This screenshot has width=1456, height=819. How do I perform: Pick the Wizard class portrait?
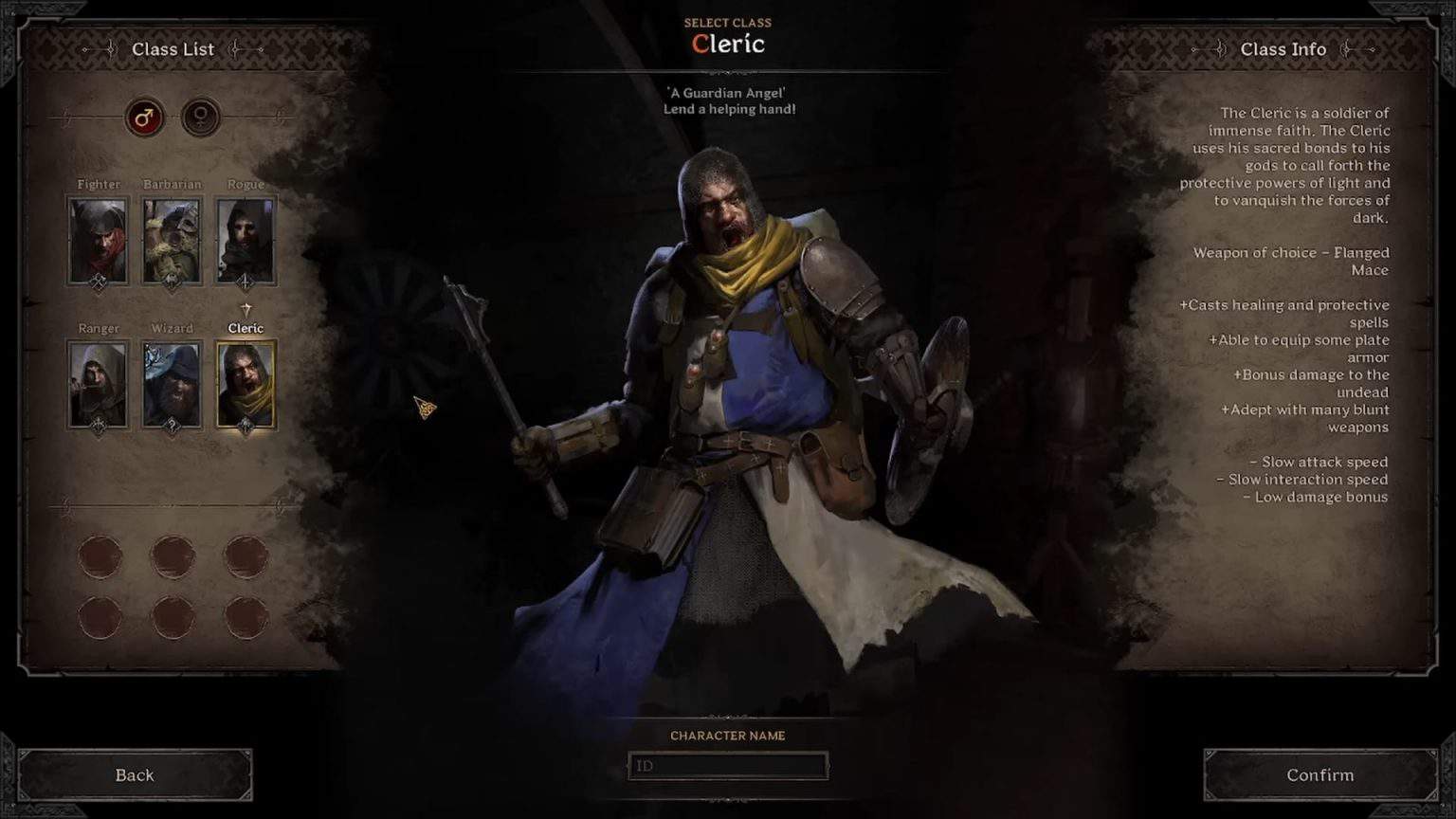point(172,382)
